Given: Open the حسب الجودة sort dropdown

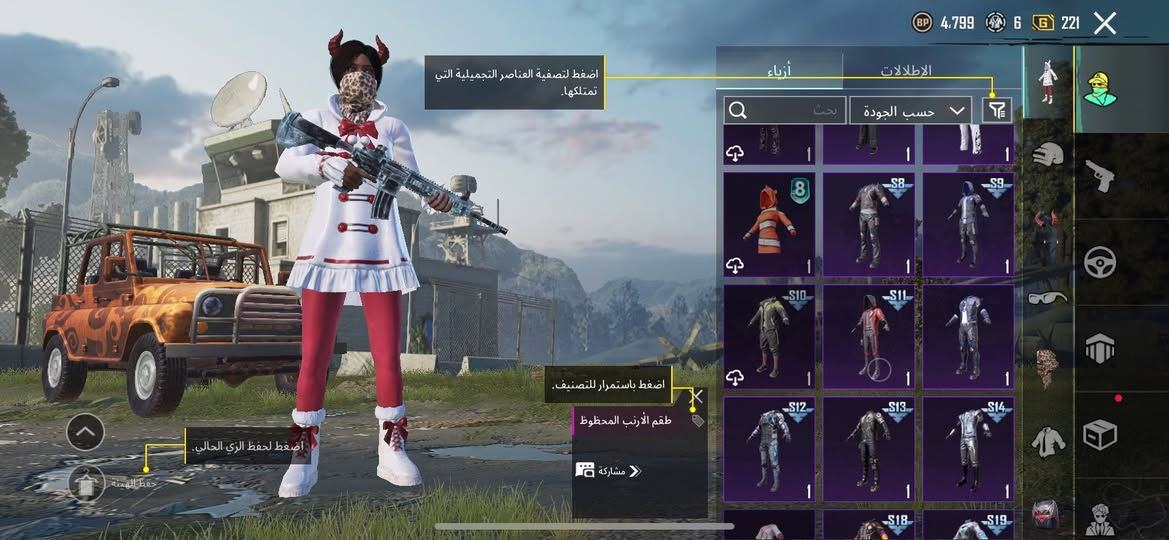Looking at the screenshot, I should [910, 110].
